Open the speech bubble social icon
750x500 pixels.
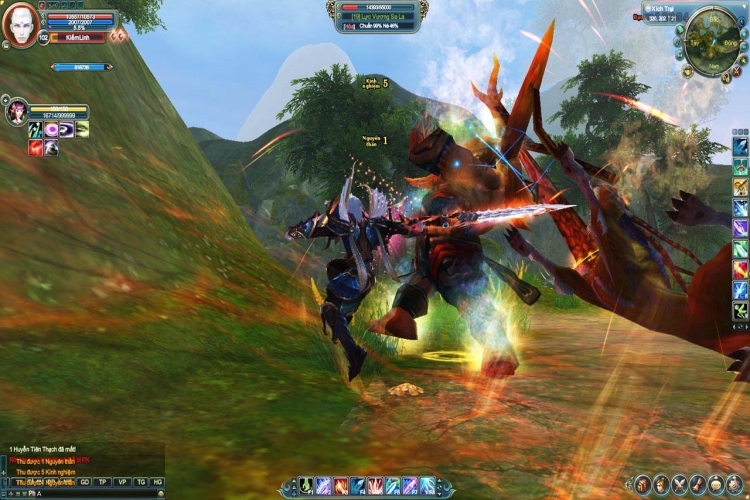(715, 485)
